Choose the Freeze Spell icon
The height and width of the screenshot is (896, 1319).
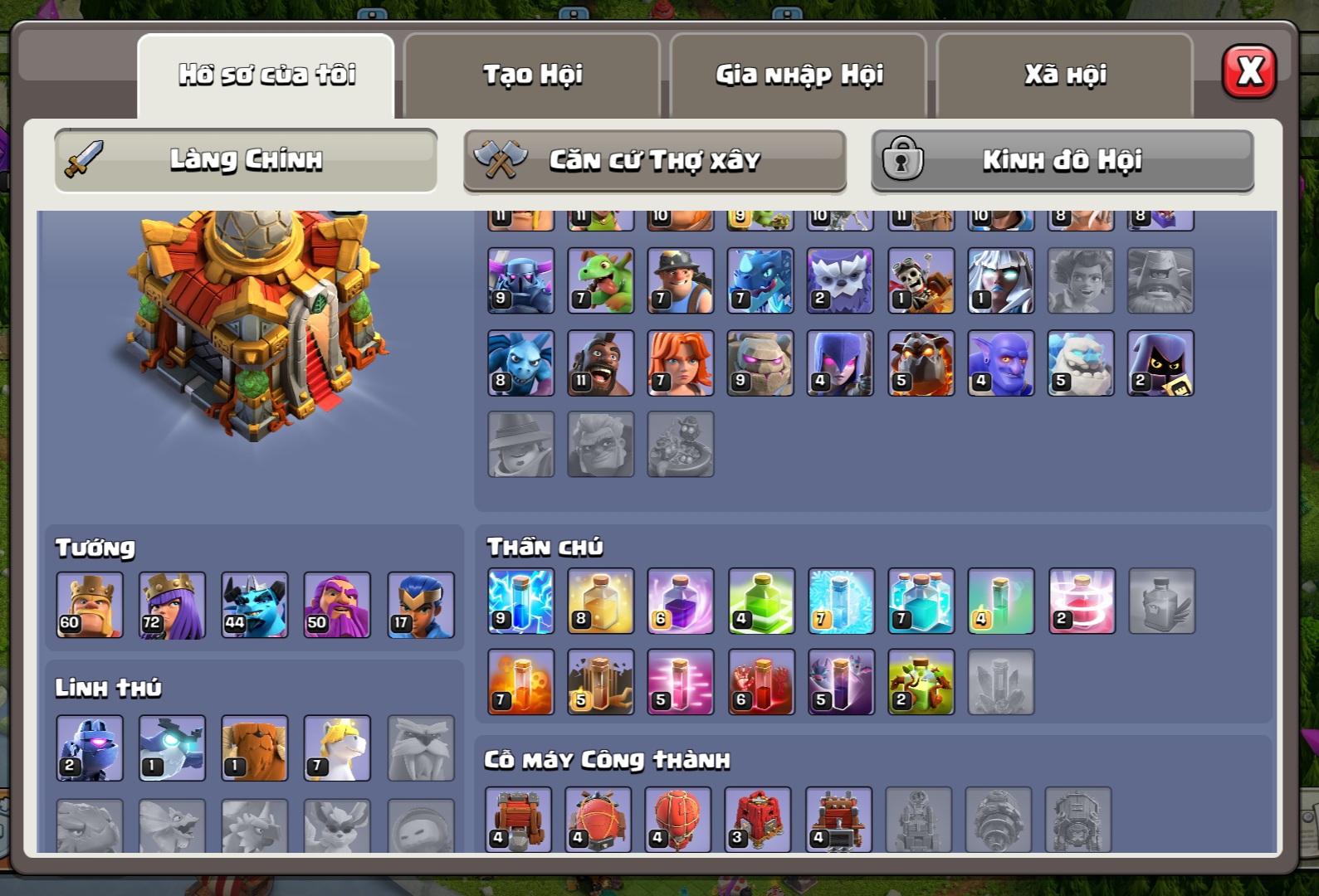(841, 601)
